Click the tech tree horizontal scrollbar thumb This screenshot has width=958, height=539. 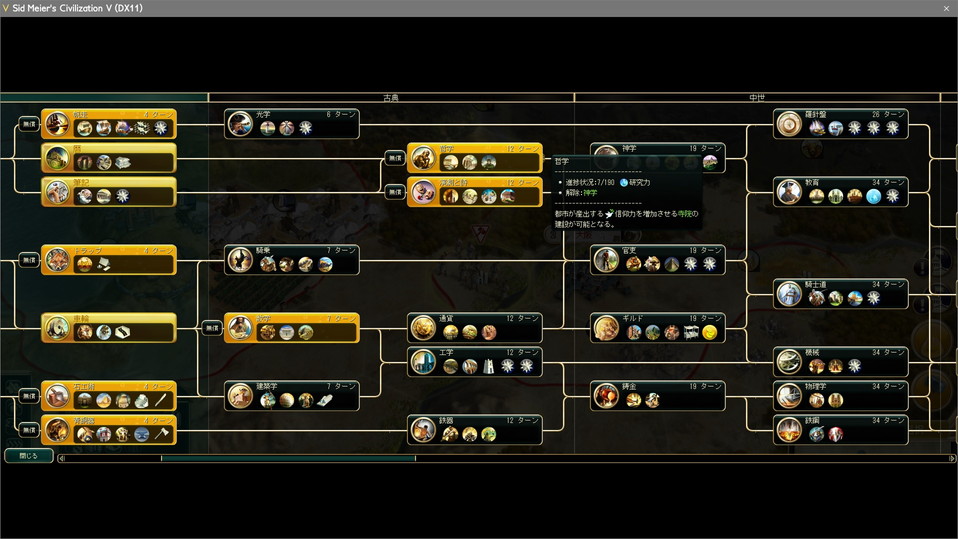288,459
